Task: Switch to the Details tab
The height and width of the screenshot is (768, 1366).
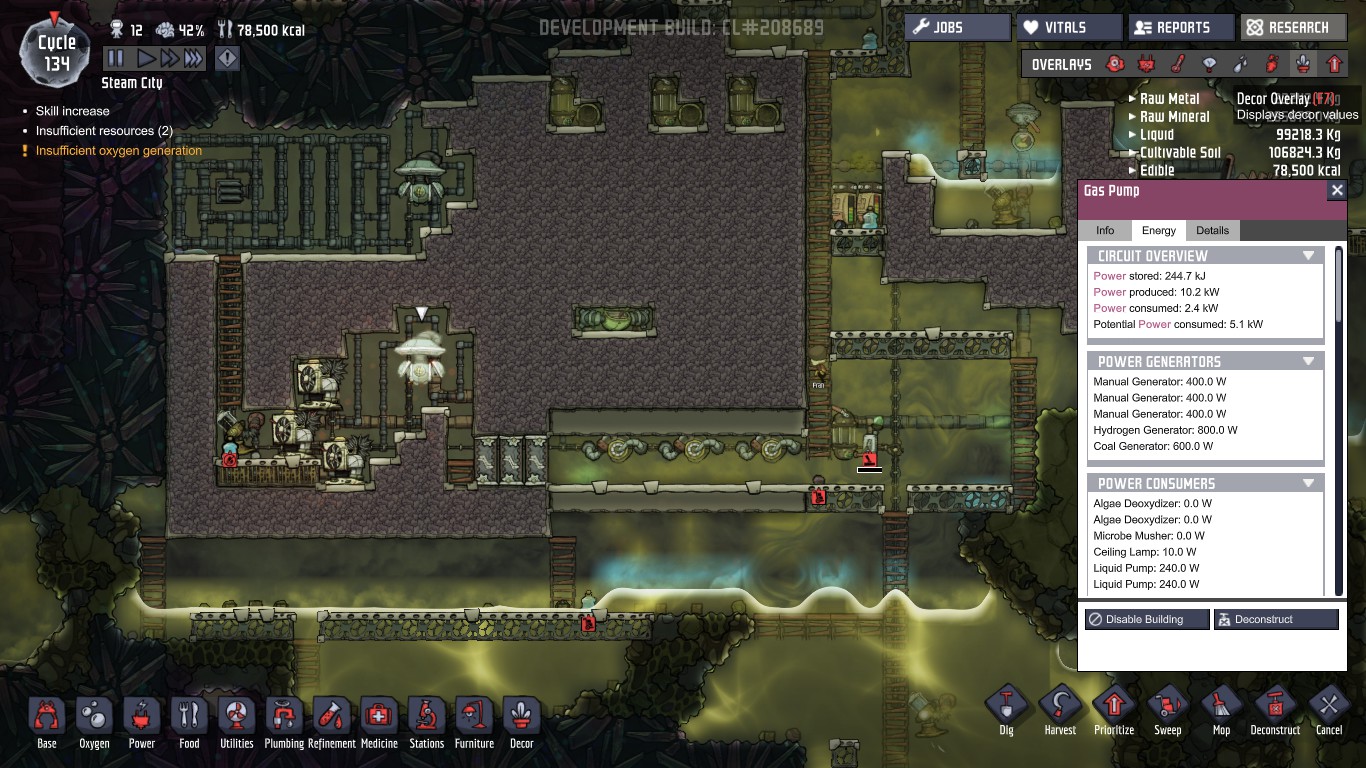Action: [x=1213, y=231]
